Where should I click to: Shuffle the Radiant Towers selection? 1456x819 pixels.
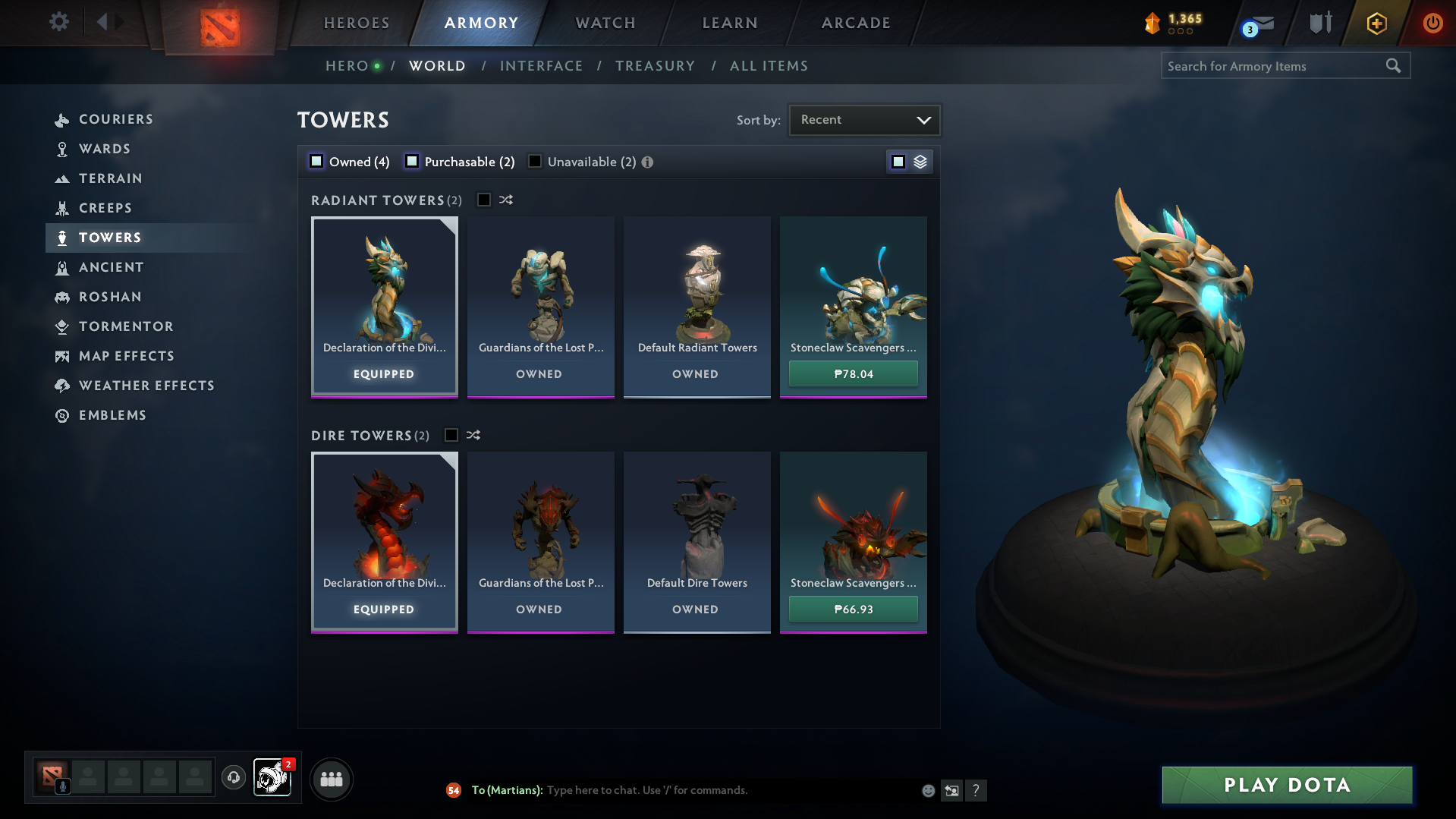[506, 200]
